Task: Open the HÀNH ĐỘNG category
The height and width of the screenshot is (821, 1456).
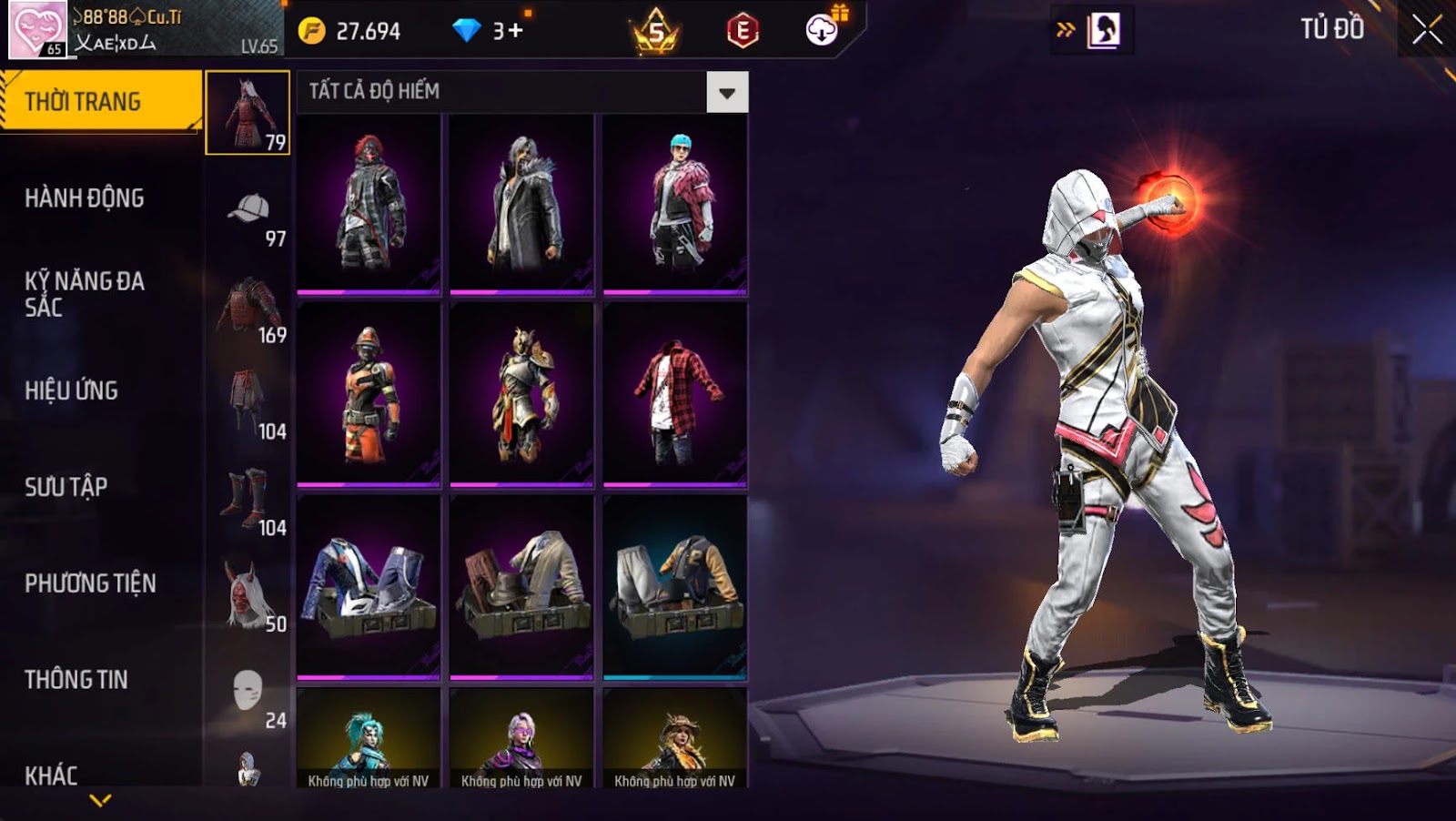Action: 85,198
